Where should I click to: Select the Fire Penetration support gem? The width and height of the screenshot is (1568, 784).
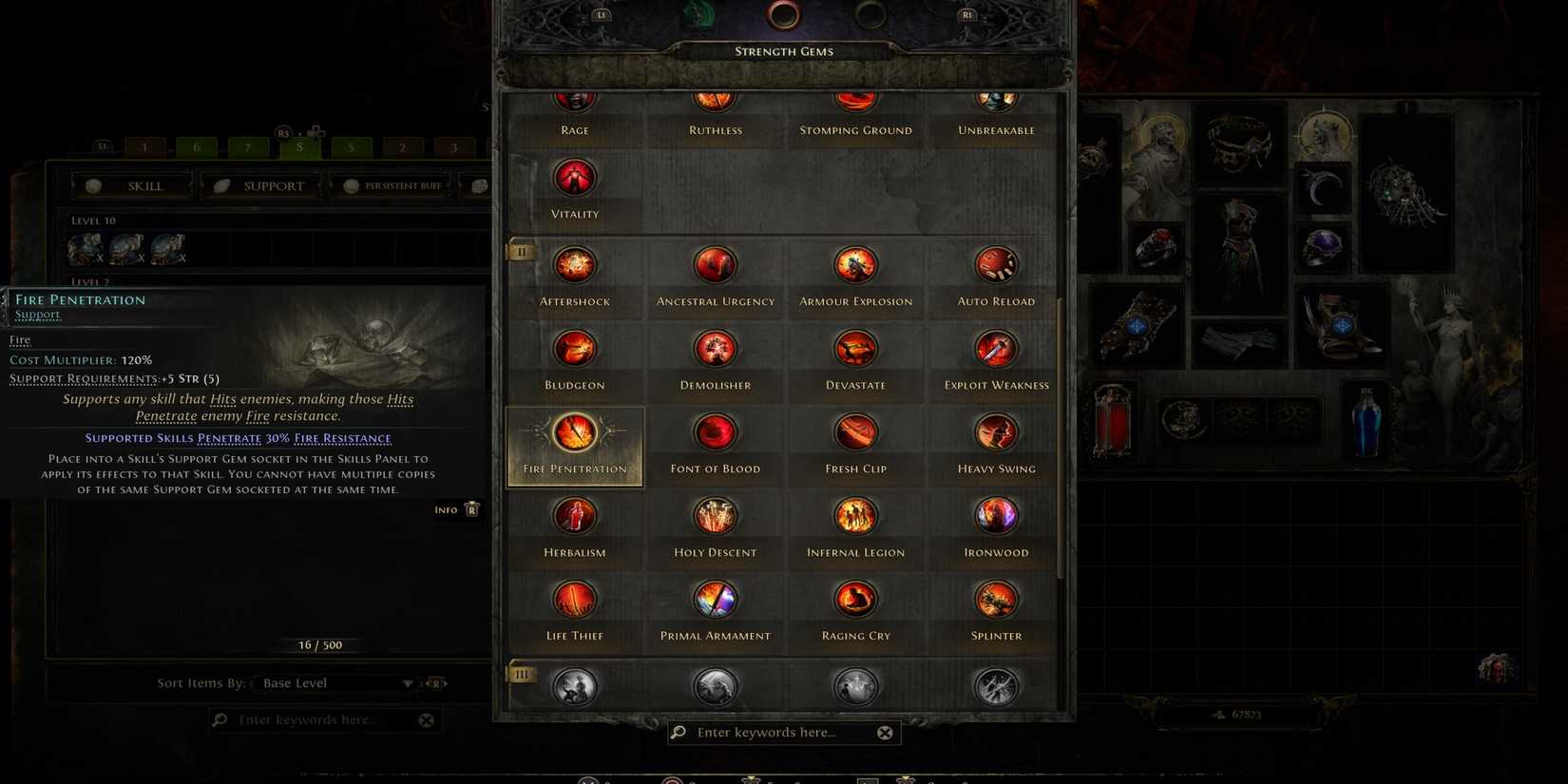pyautogui.click(x=575, y=434)
